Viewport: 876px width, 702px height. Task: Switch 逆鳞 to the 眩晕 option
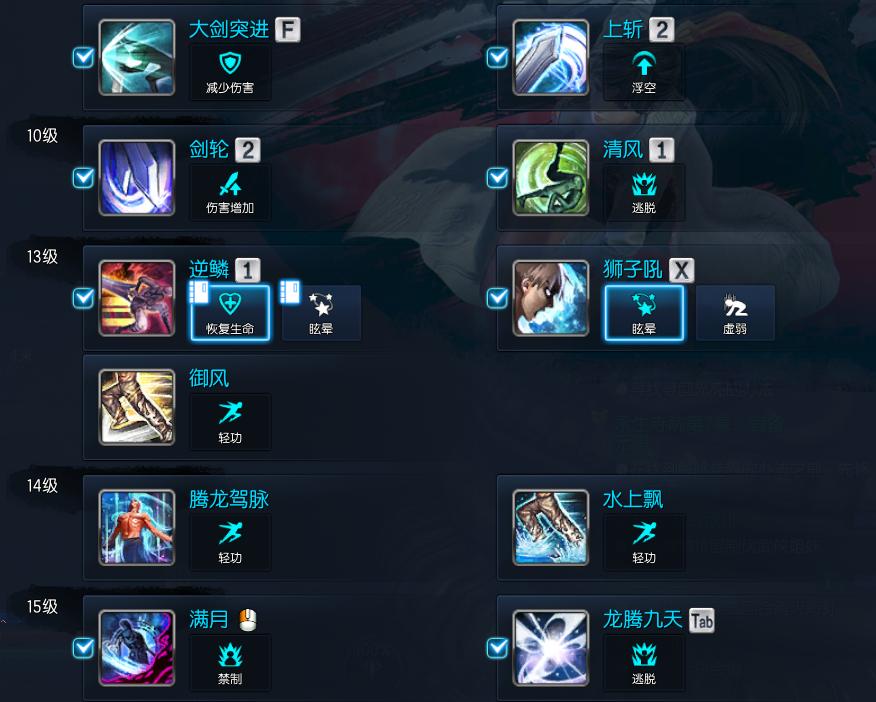pyautogui.click(x=321, y=312)
